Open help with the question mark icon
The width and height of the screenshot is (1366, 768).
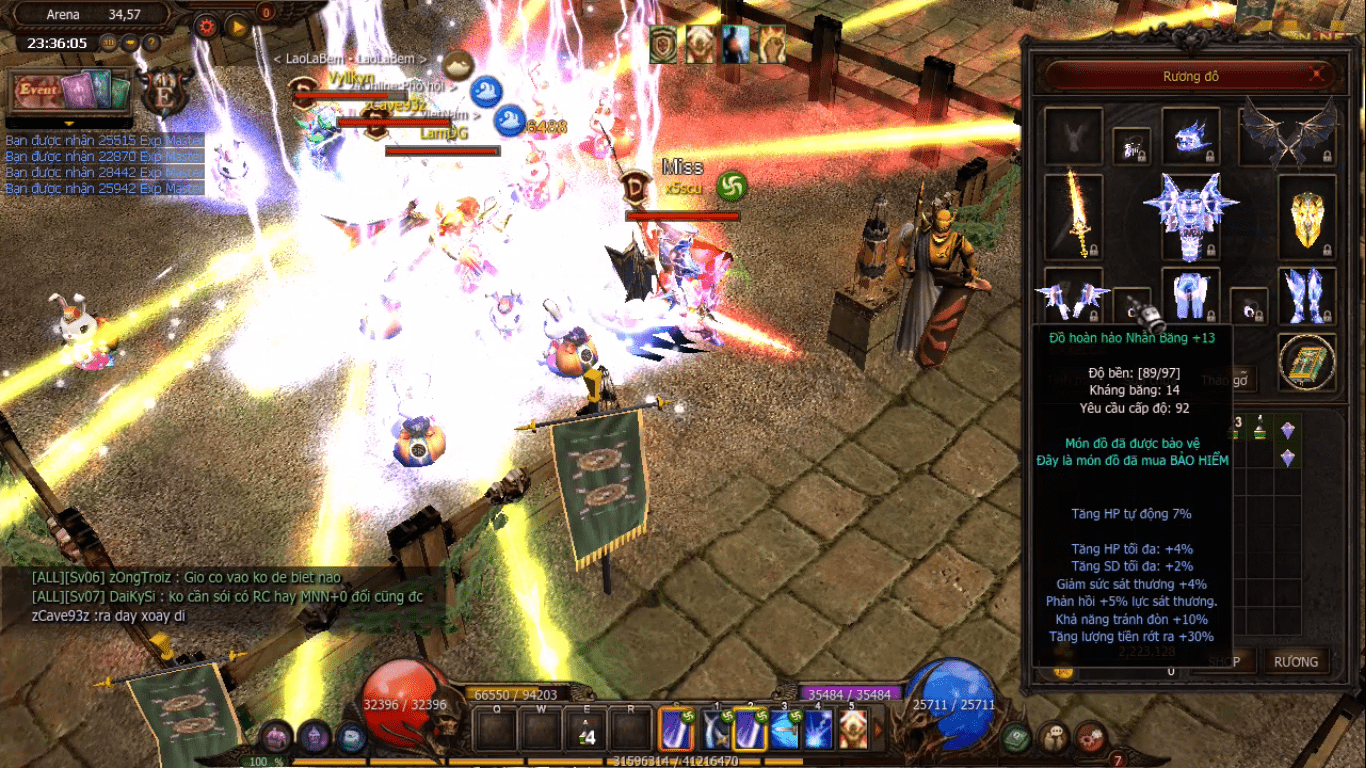[151, 43]
